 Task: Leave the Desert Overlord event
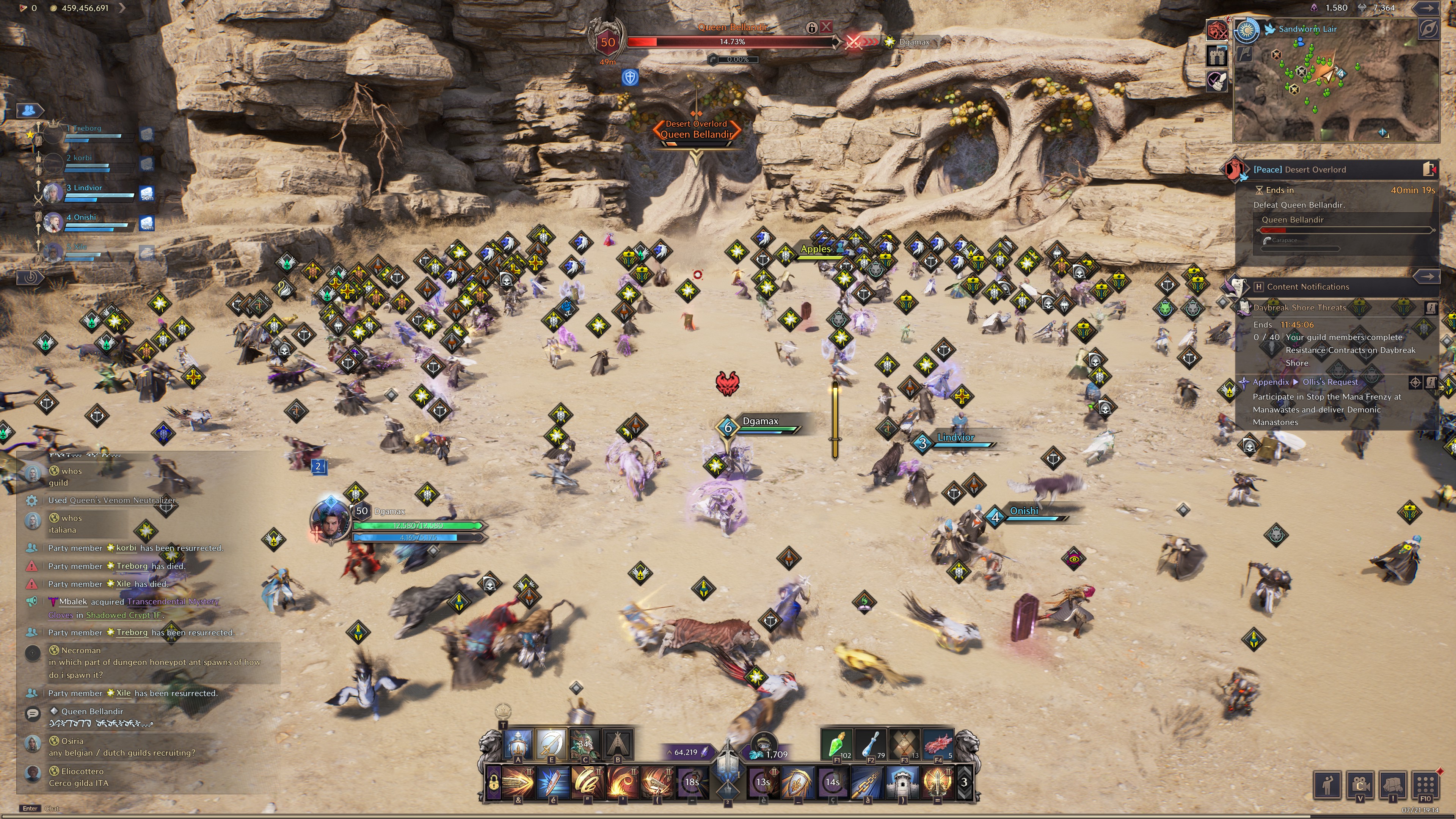click(1428, 169)
